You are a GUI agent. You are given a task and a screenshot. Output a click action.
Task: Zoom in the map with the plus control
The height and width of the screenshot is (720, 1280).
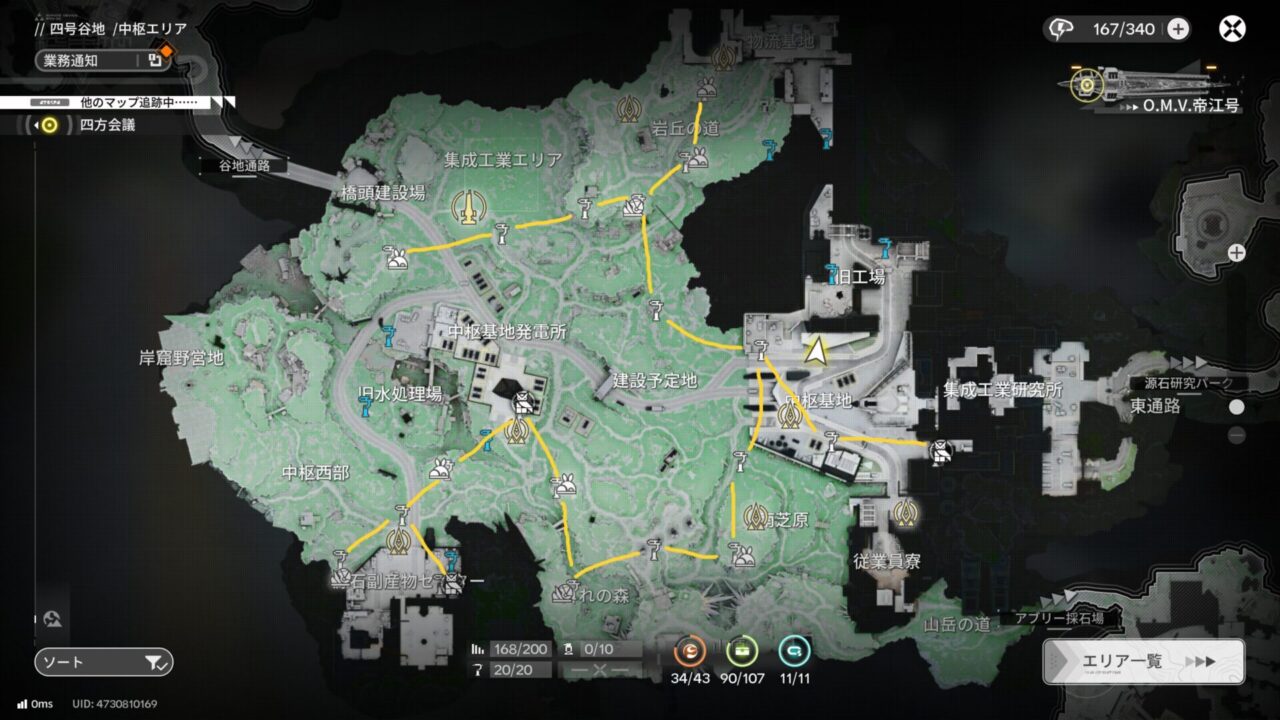[1237, 253]
